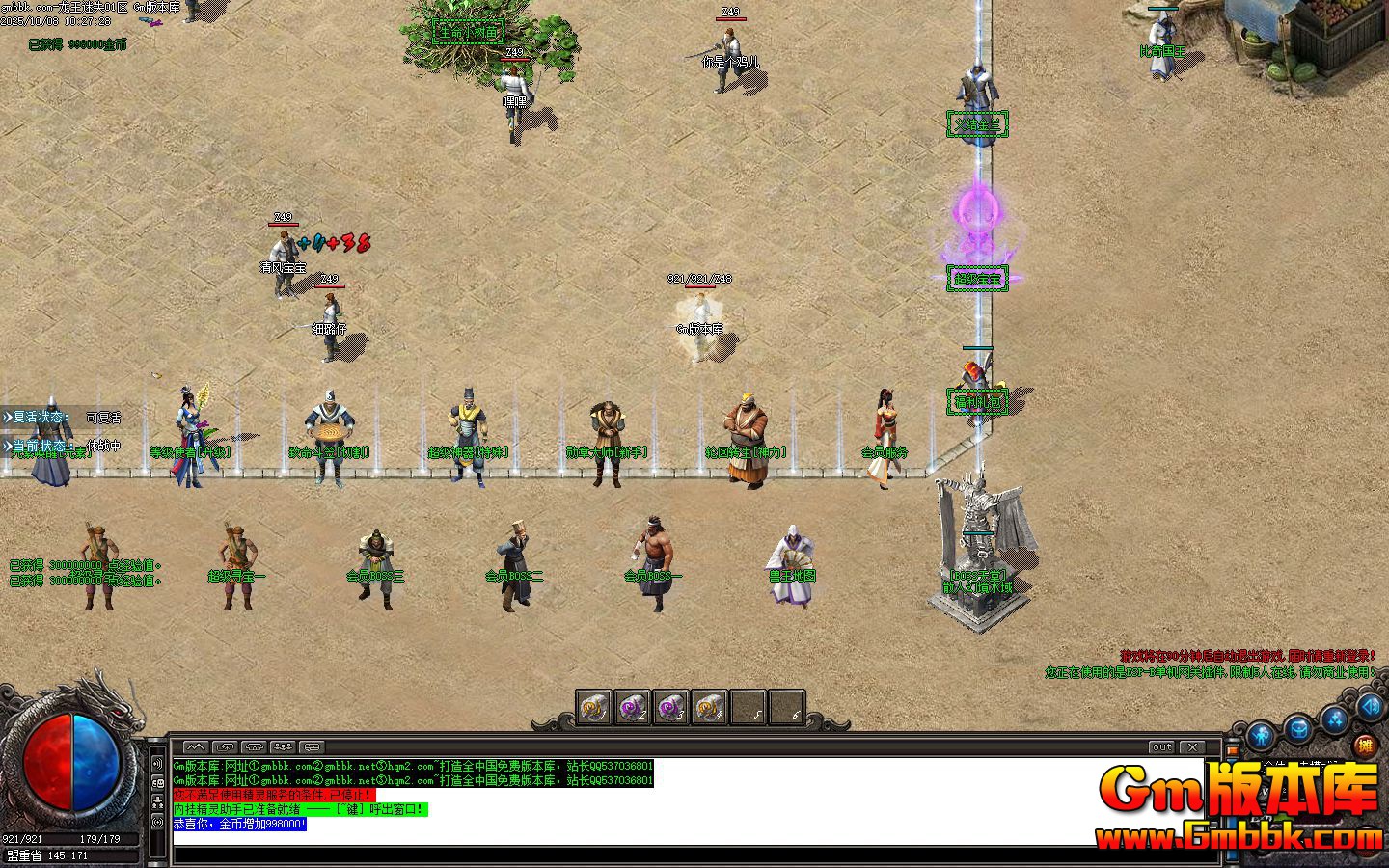Select the speech-bubble chat tab button
The width and height of the screenshot is (1389, 868).
tap(312, 747)
